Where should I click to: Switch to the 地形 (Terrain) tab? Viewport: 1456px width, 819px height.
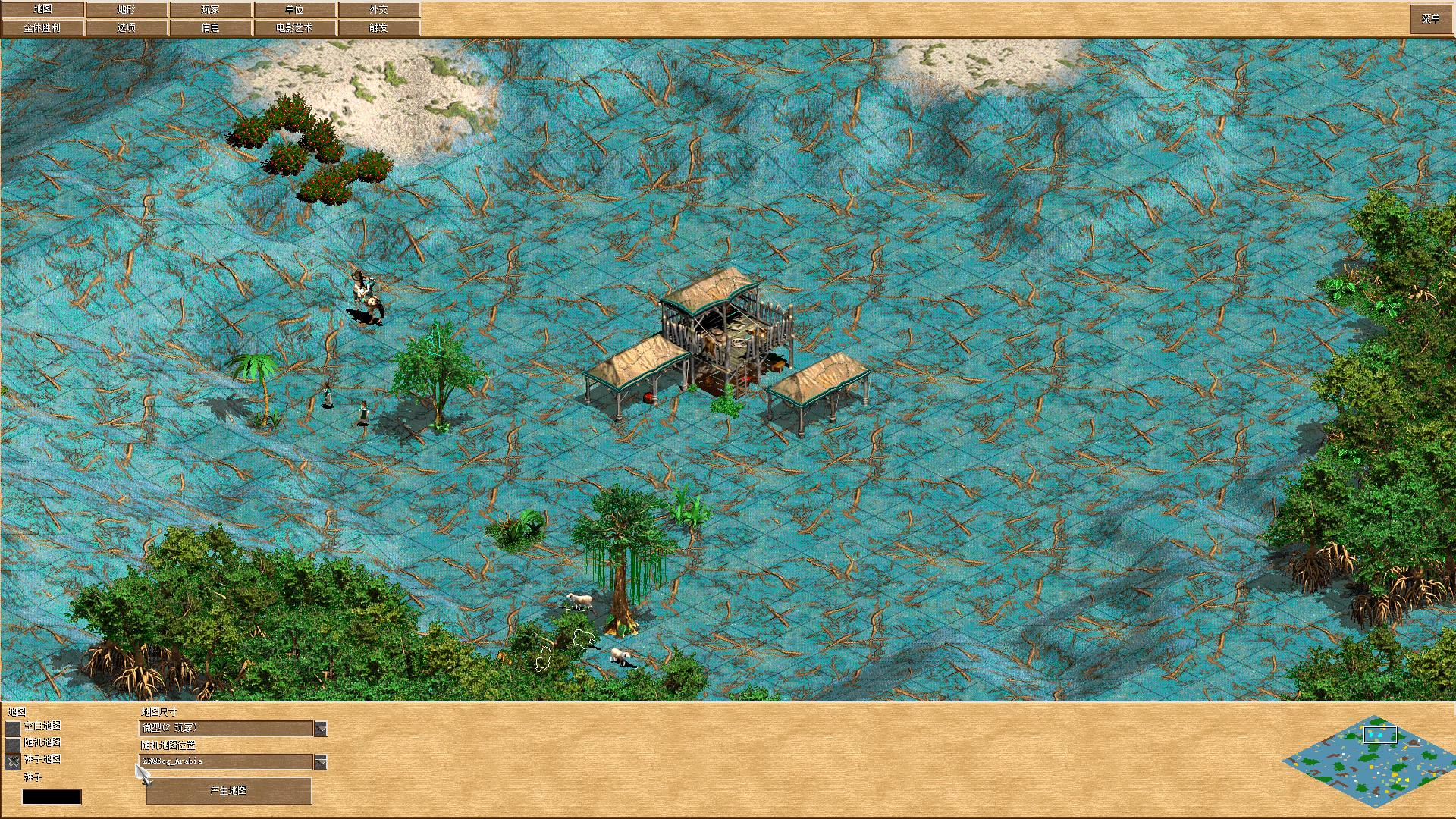tap(127, 9)
